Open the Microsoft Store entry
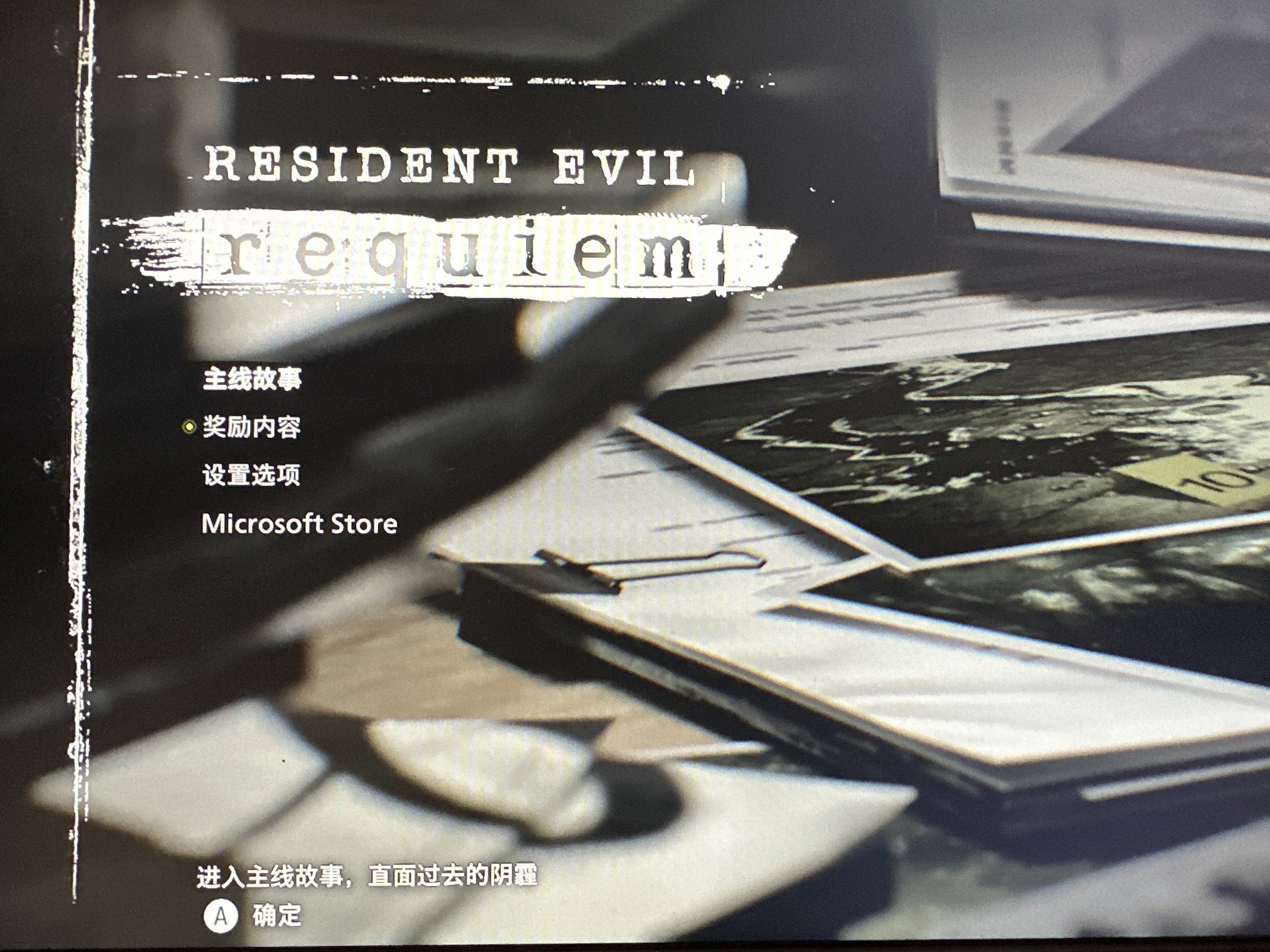This screenshot has height=952, width=1270. [x=299, y=524]
